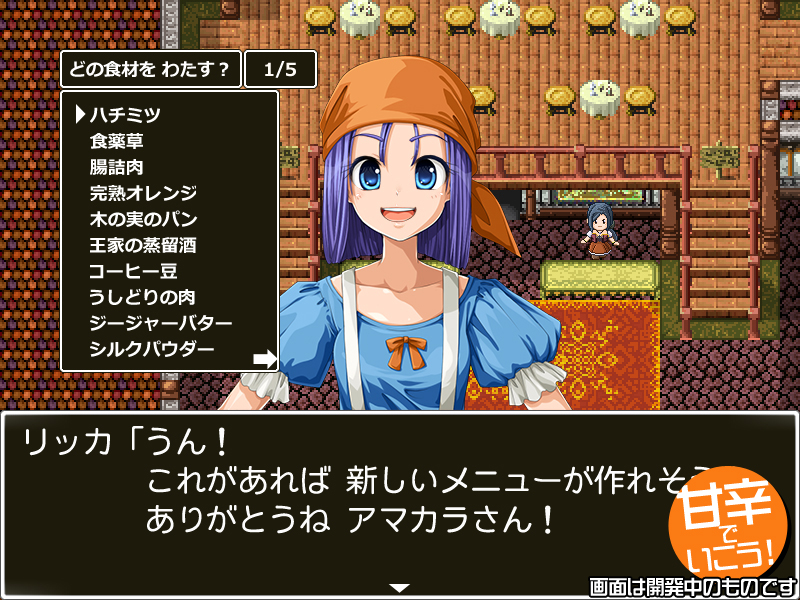Advance dialogue with the bottom continue arrow
Viewport: 800px width, 600px height.
pos(400,587)
